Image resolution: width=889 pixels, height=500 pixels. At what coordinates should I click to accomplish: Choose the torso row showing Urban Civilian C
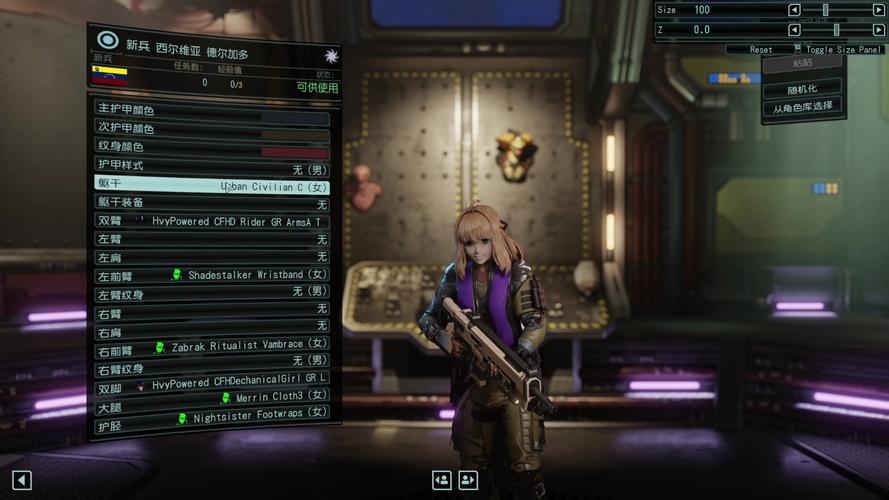pyautogui.click(x=212, y=185)
